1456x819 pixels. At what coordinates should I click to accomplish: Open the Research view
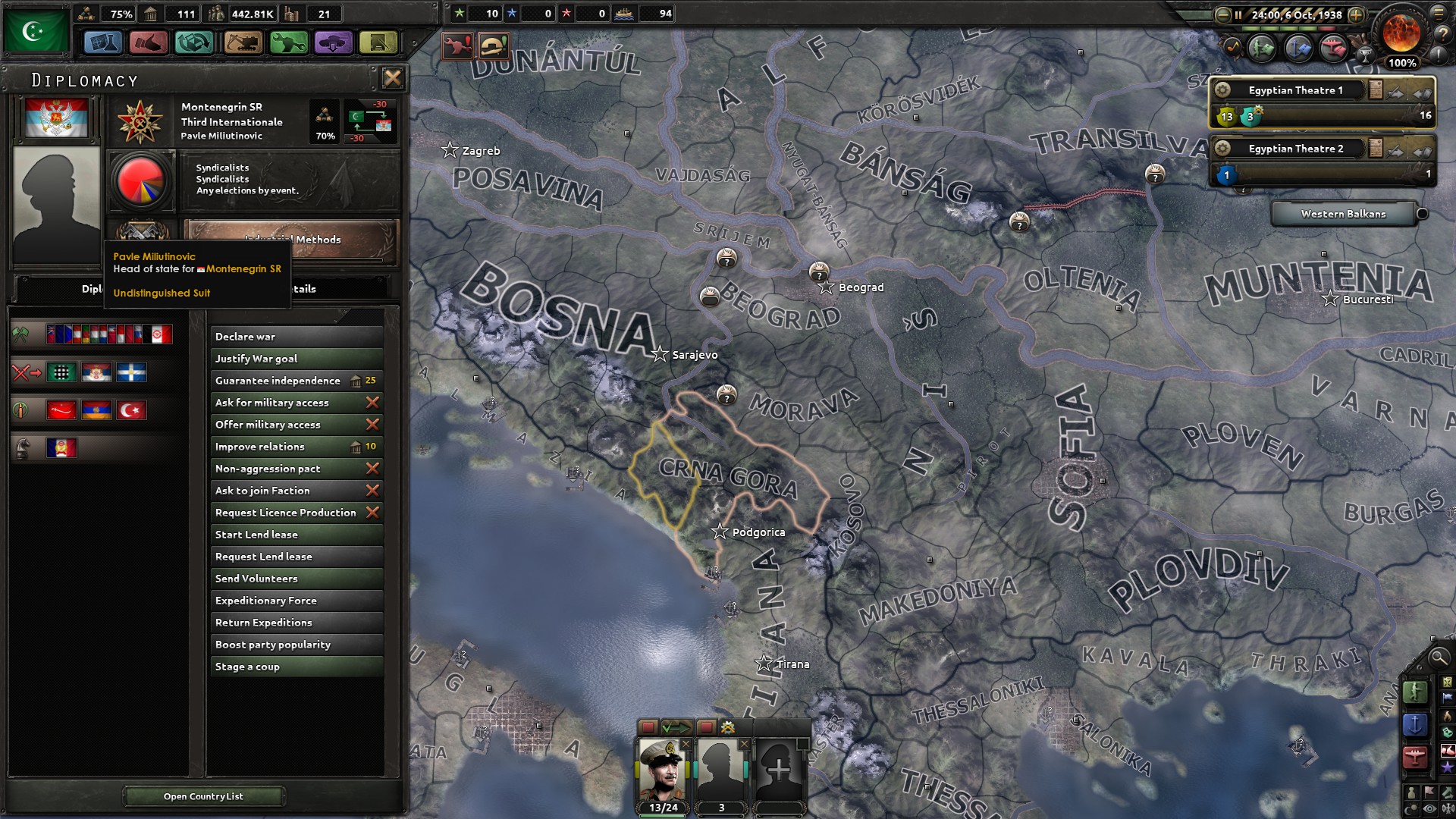pyautogui.click(x=104, y=43)
